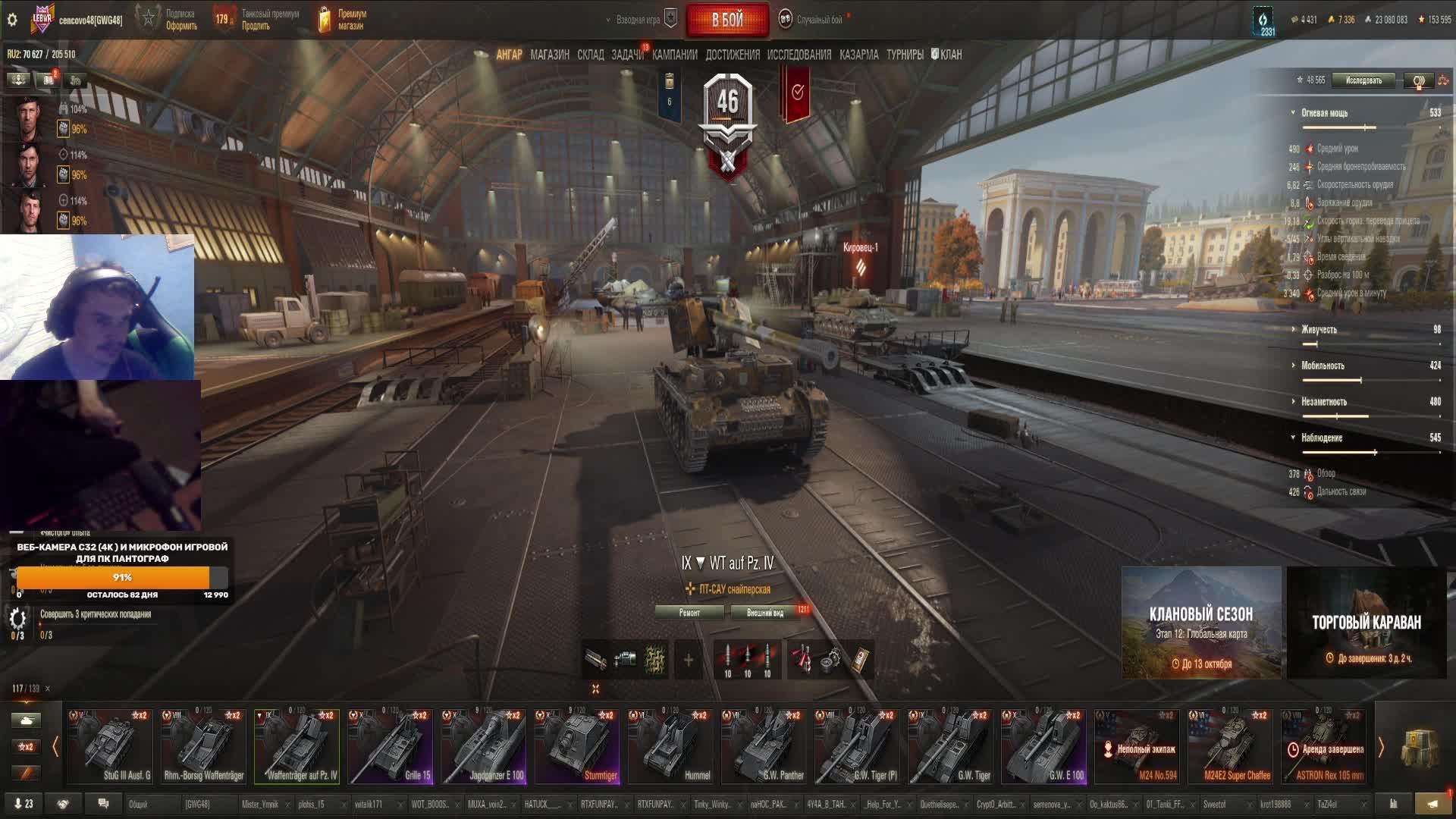1456x819 pixels.
Task: Open the Торговый караван event banner
Action: click(x=1367, y=622)
